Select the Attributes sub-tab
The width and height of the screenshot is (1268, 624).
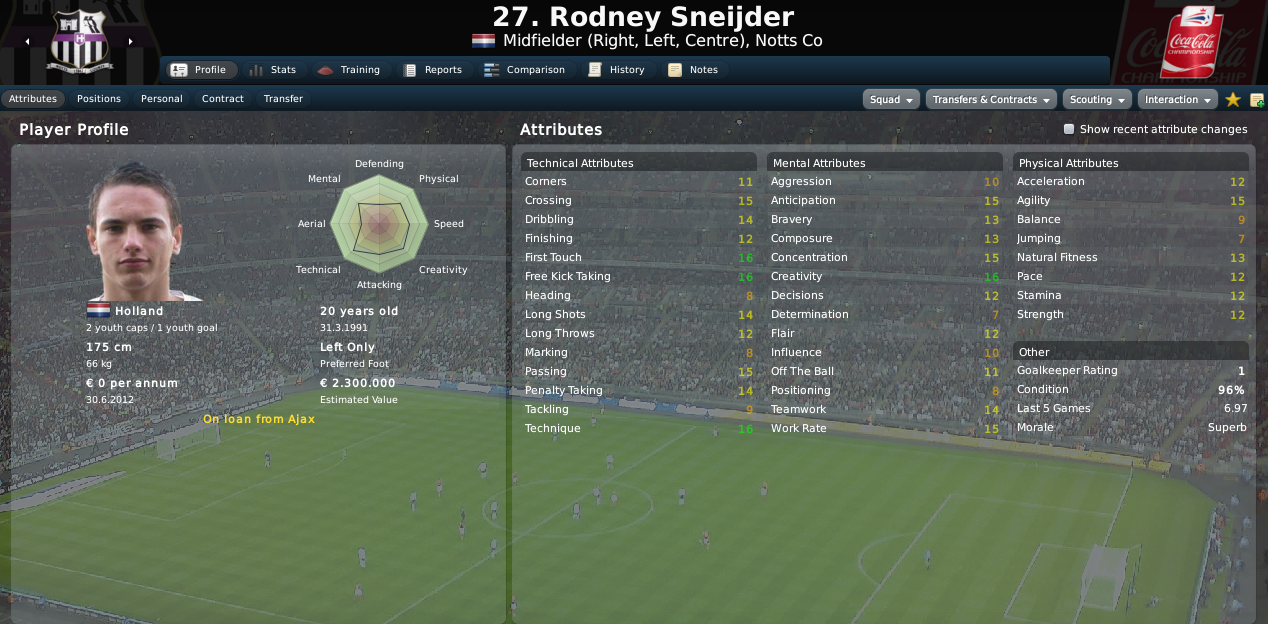pyautogui.click(x=33, y=99)
